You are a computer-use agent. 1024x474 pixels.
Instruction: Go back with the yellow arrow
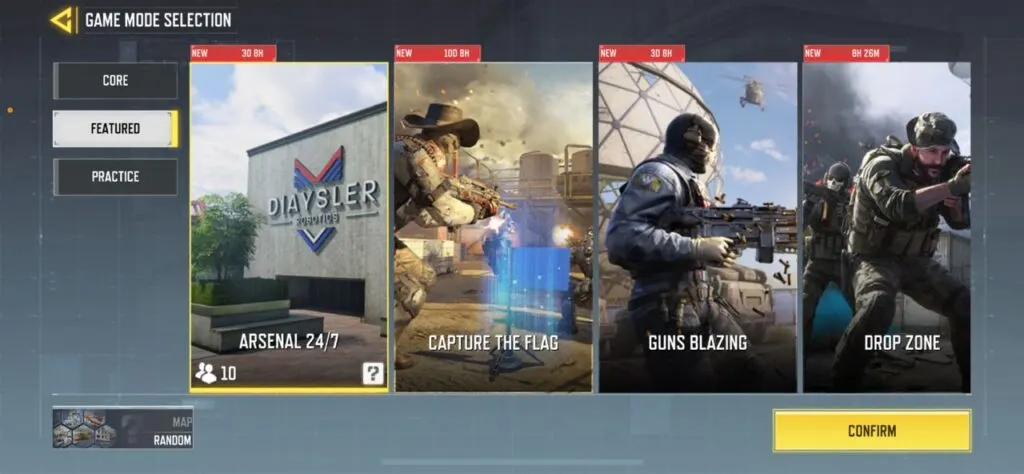62,20
